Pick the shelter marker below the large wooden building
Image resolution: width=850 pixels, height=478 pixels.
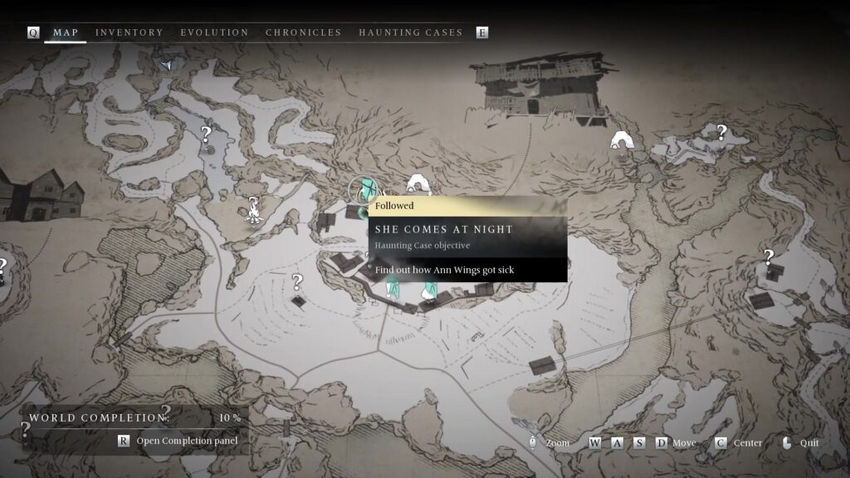click(x=623, y=140)
